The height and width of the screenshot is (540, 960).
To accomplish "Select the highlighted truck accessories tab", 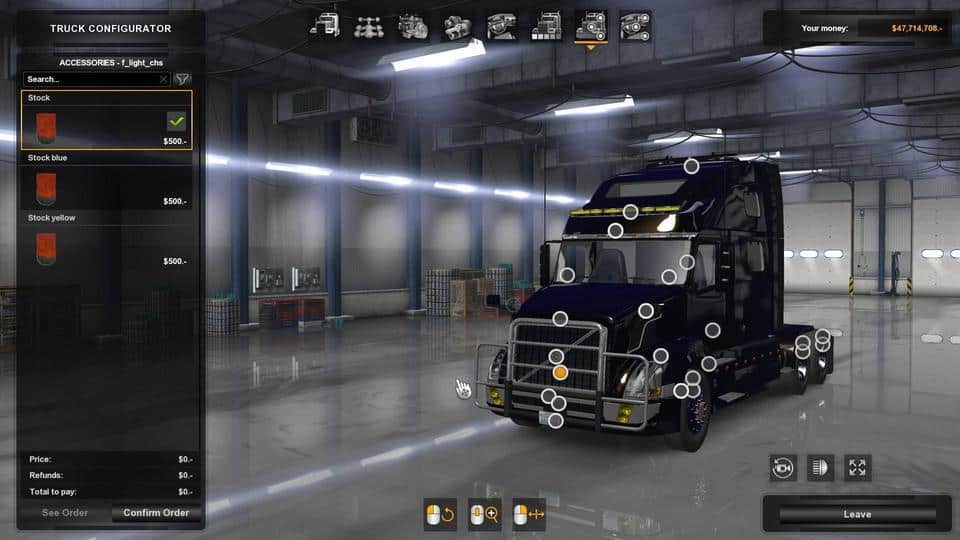I will click(x=590, y=25).
